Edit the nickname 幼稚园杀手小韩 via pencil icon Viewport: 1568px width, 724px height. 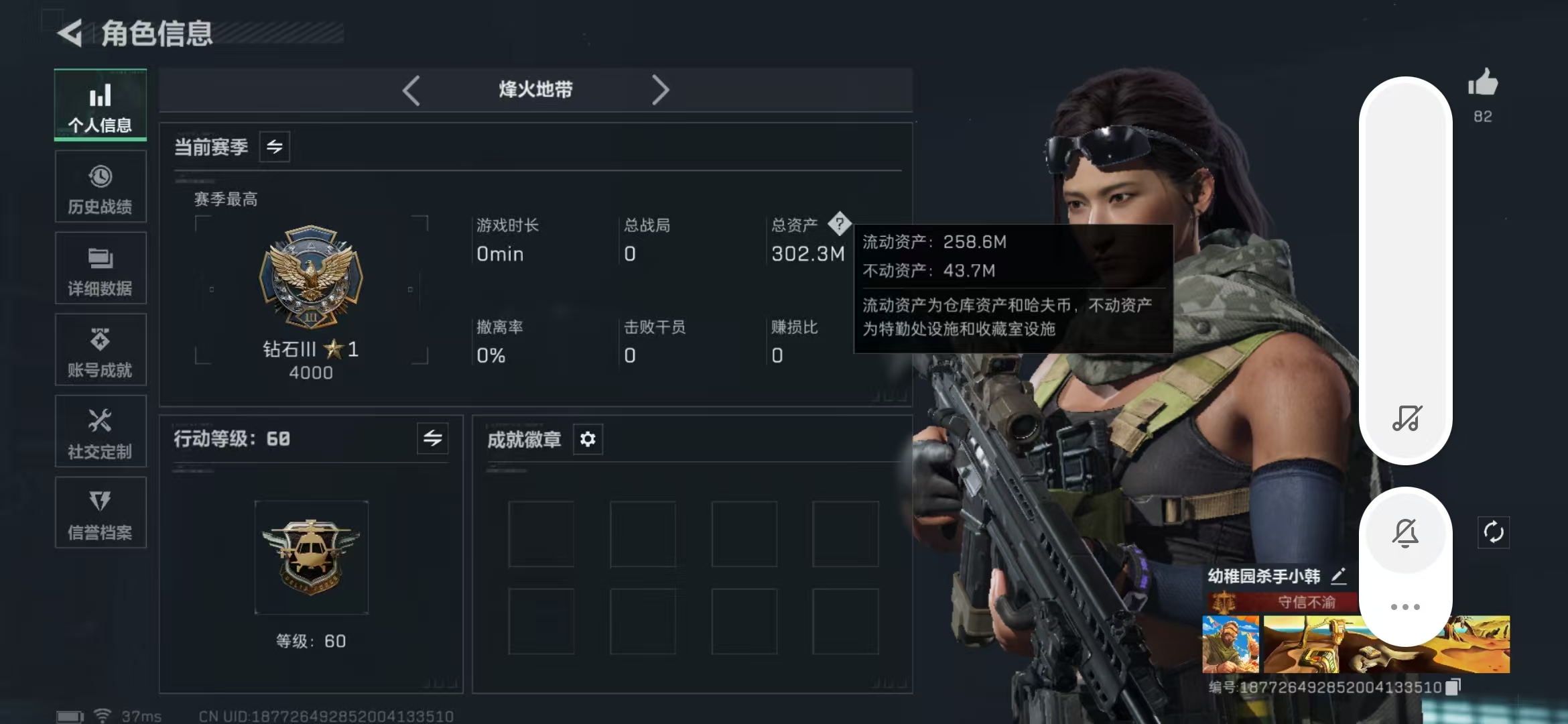[1340, 575]
